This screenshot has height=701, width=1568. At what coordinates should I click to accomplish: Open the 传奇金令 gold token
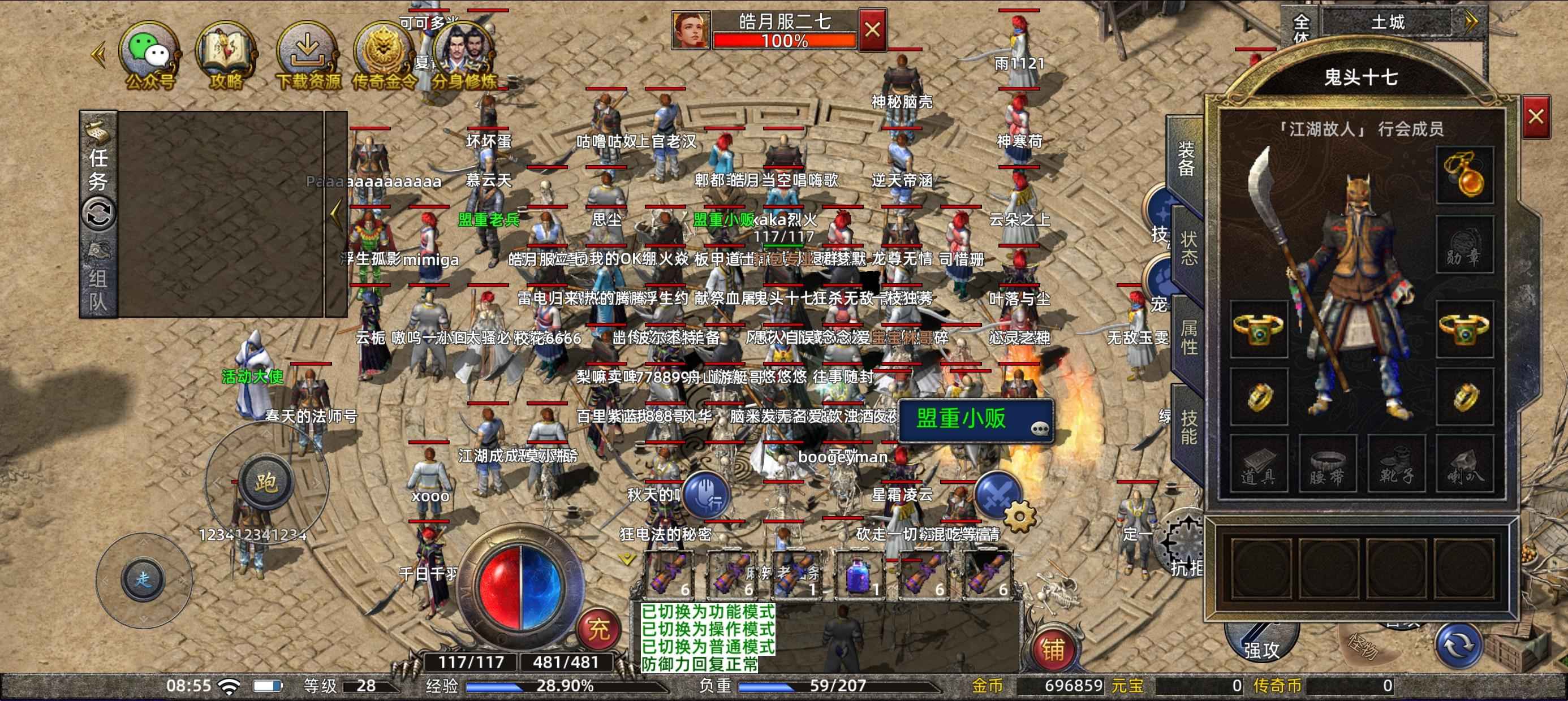tap(384, 56)
